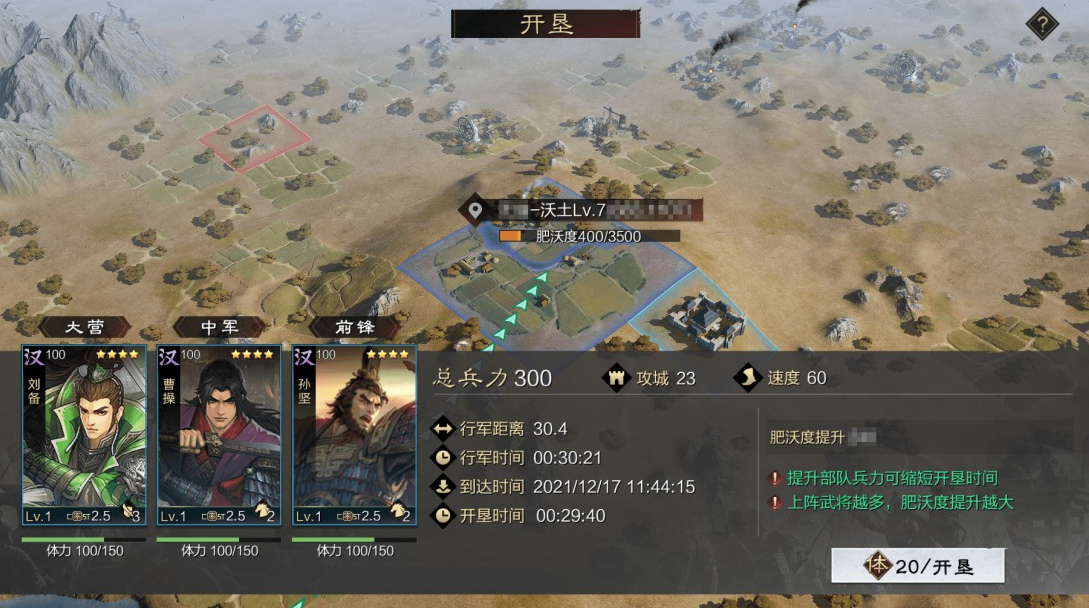Confirm the 开垦 action button
Viewport: 1089px width, 608px height.
[x=917, y=566]
